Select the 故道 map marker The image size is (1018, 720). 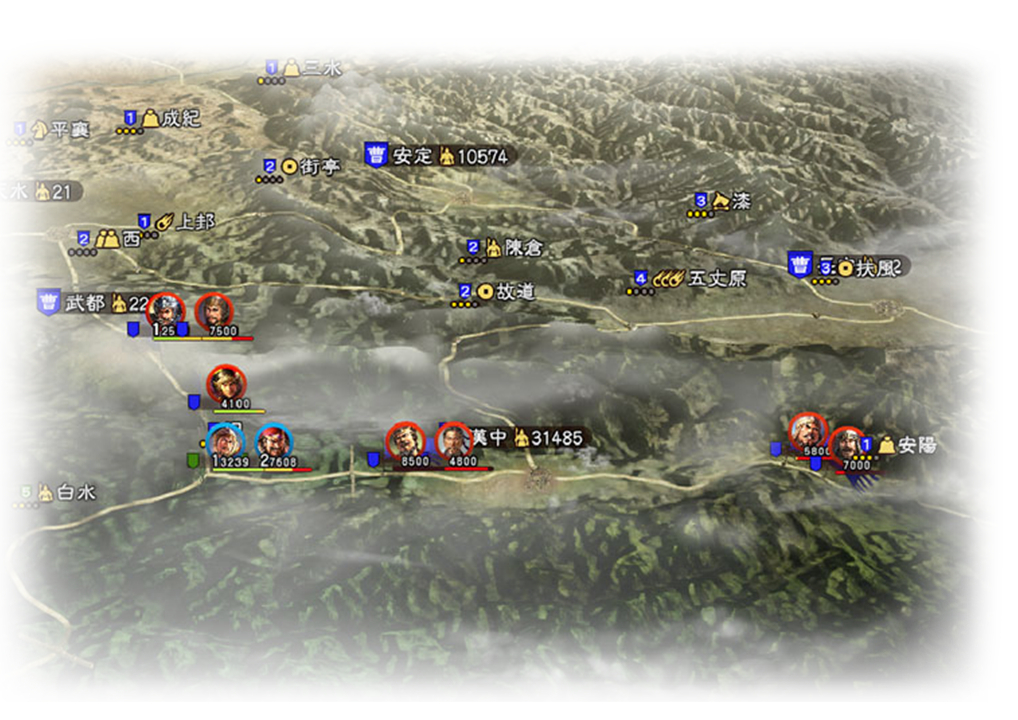coord(515,292)
